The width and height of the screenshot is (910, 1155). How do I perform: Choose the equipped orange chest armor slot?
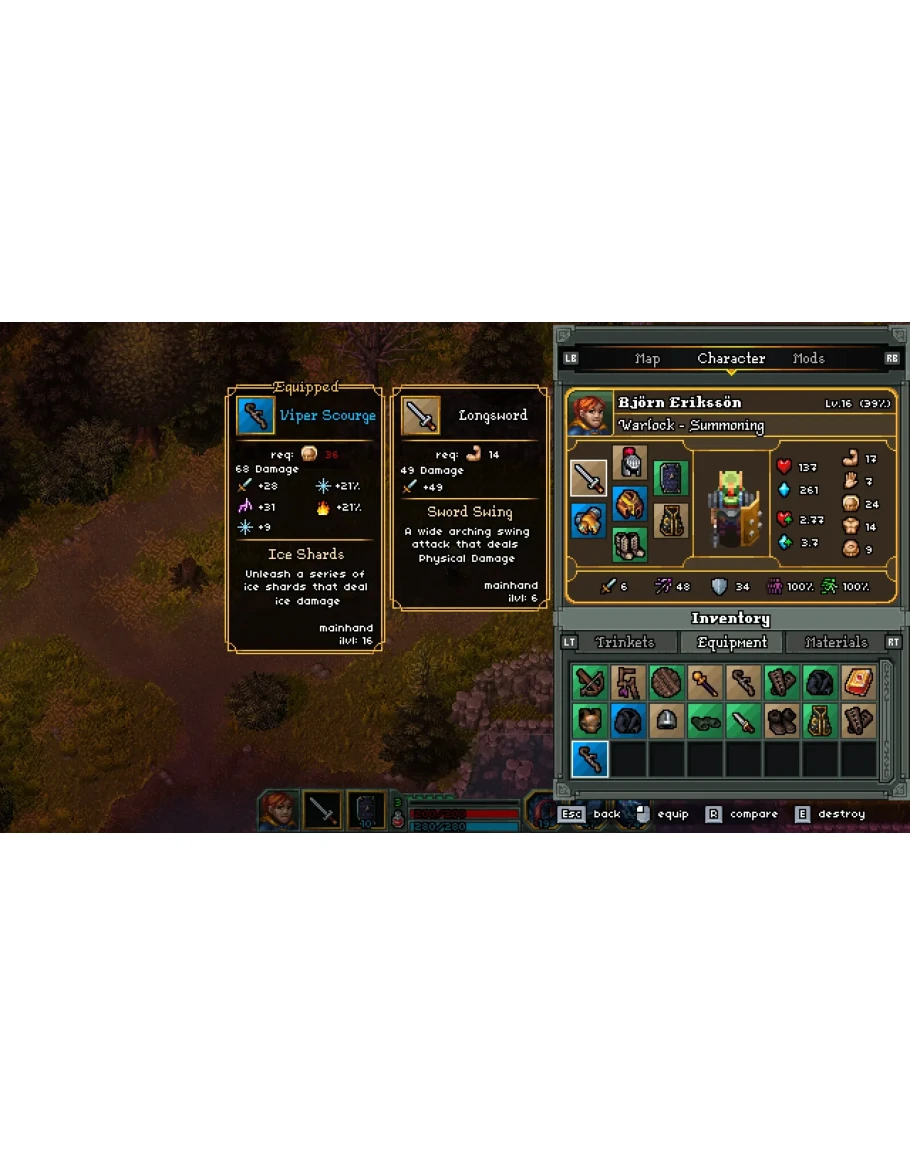click(630, 503)
